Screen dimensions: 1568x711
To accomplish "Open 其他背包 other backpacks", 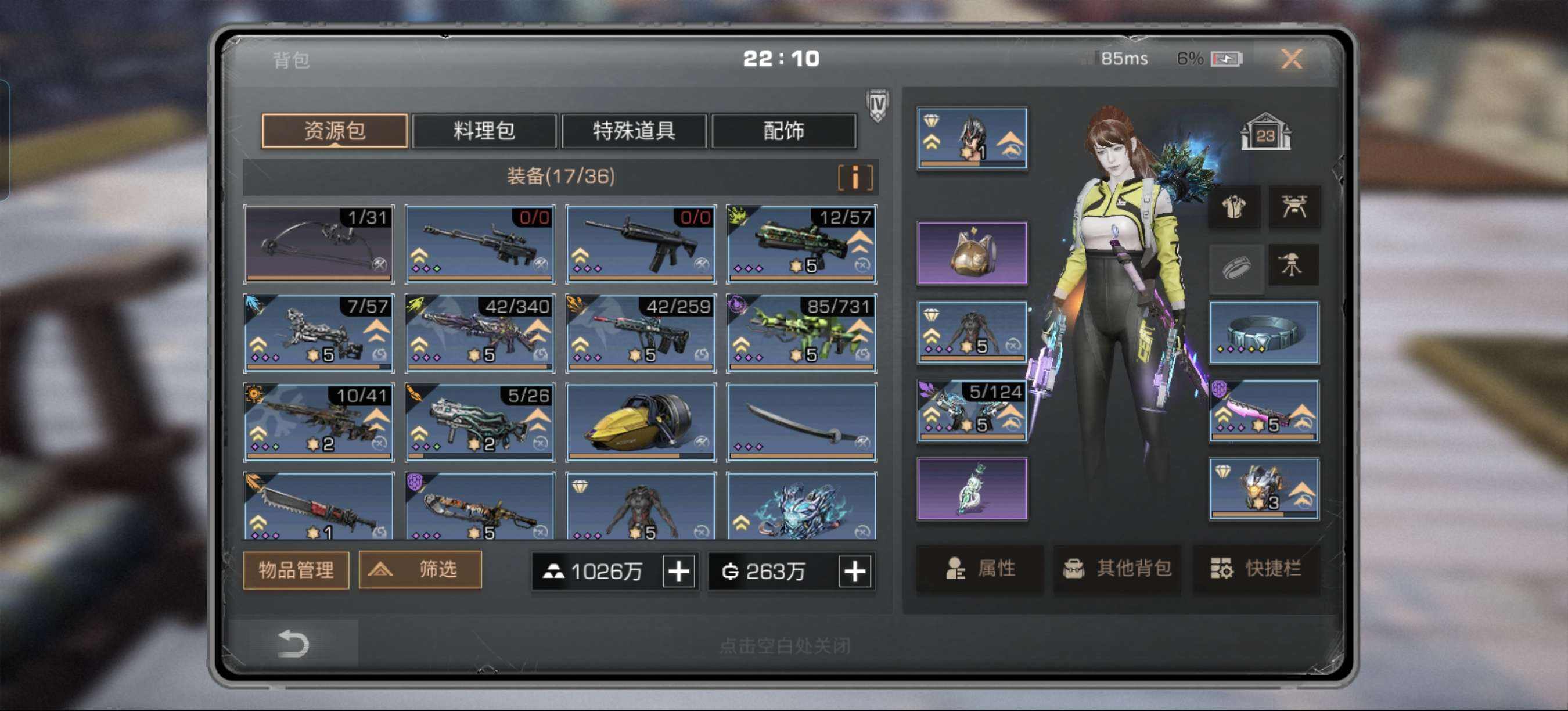I will click(x=1117, y=569).
